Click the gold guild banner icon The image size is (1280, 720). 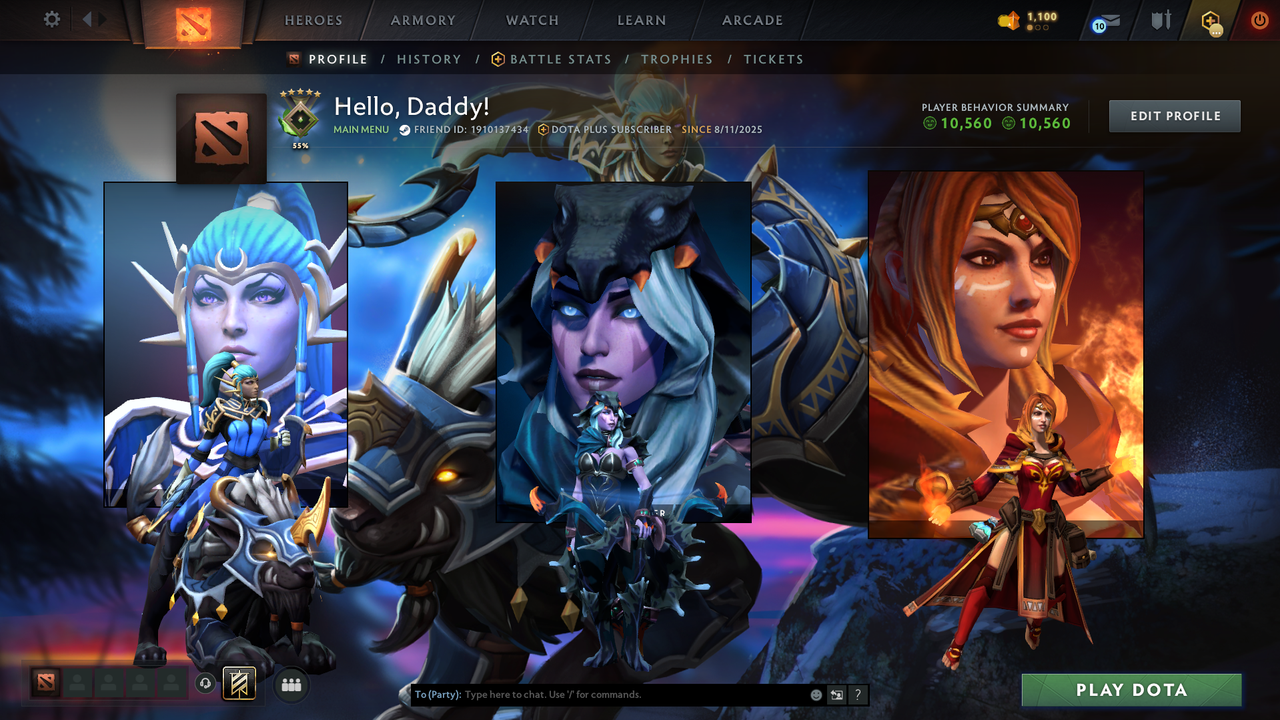[238, 683]
